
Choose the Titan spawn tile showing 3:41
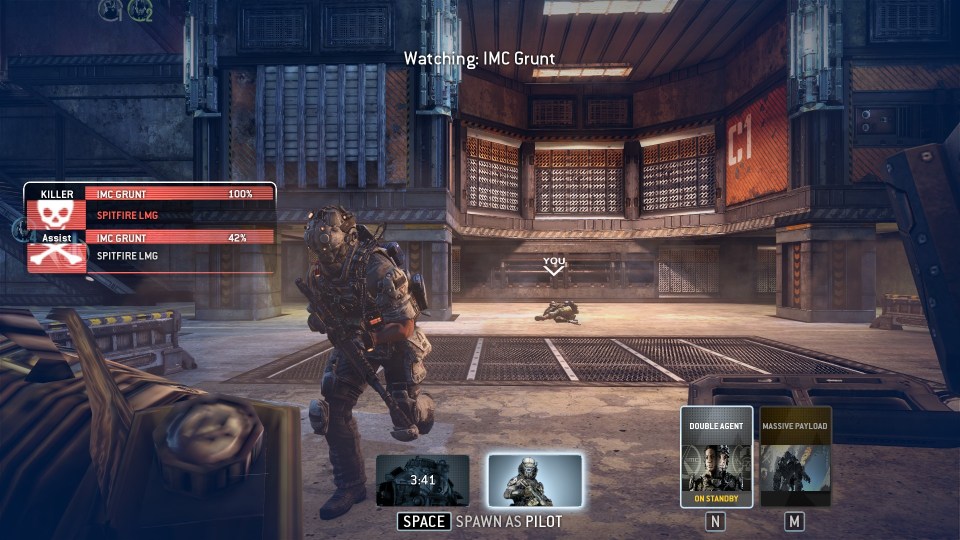click(x=423, y=481)
